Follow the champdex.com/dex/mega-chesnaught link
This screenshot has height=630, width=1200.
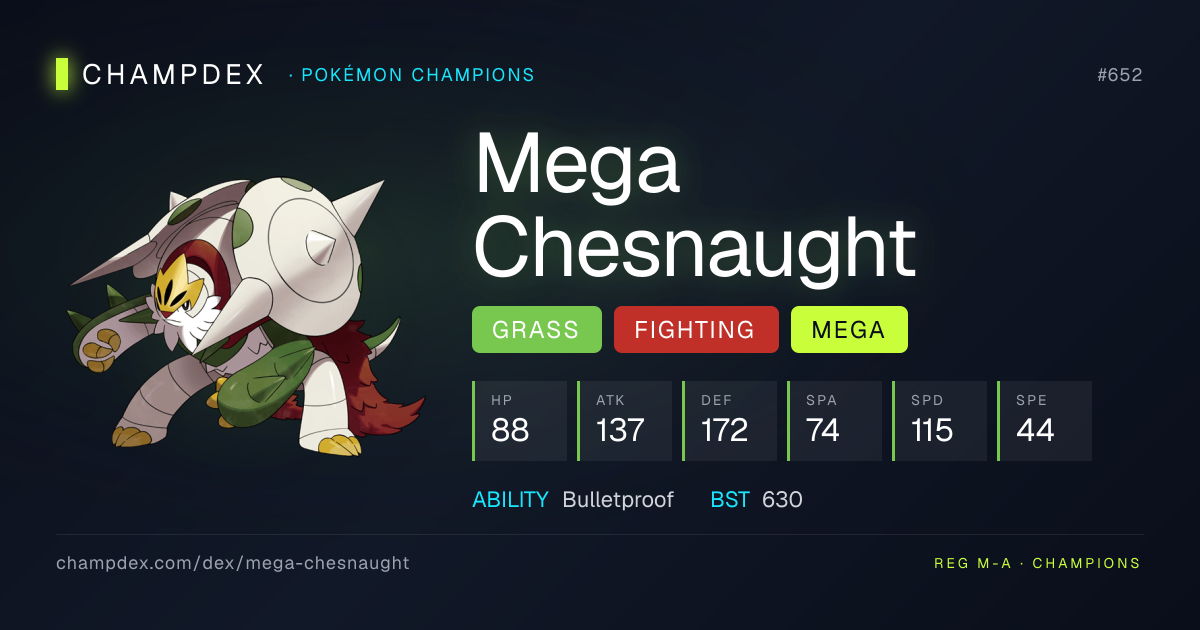[x=233, y=563]
